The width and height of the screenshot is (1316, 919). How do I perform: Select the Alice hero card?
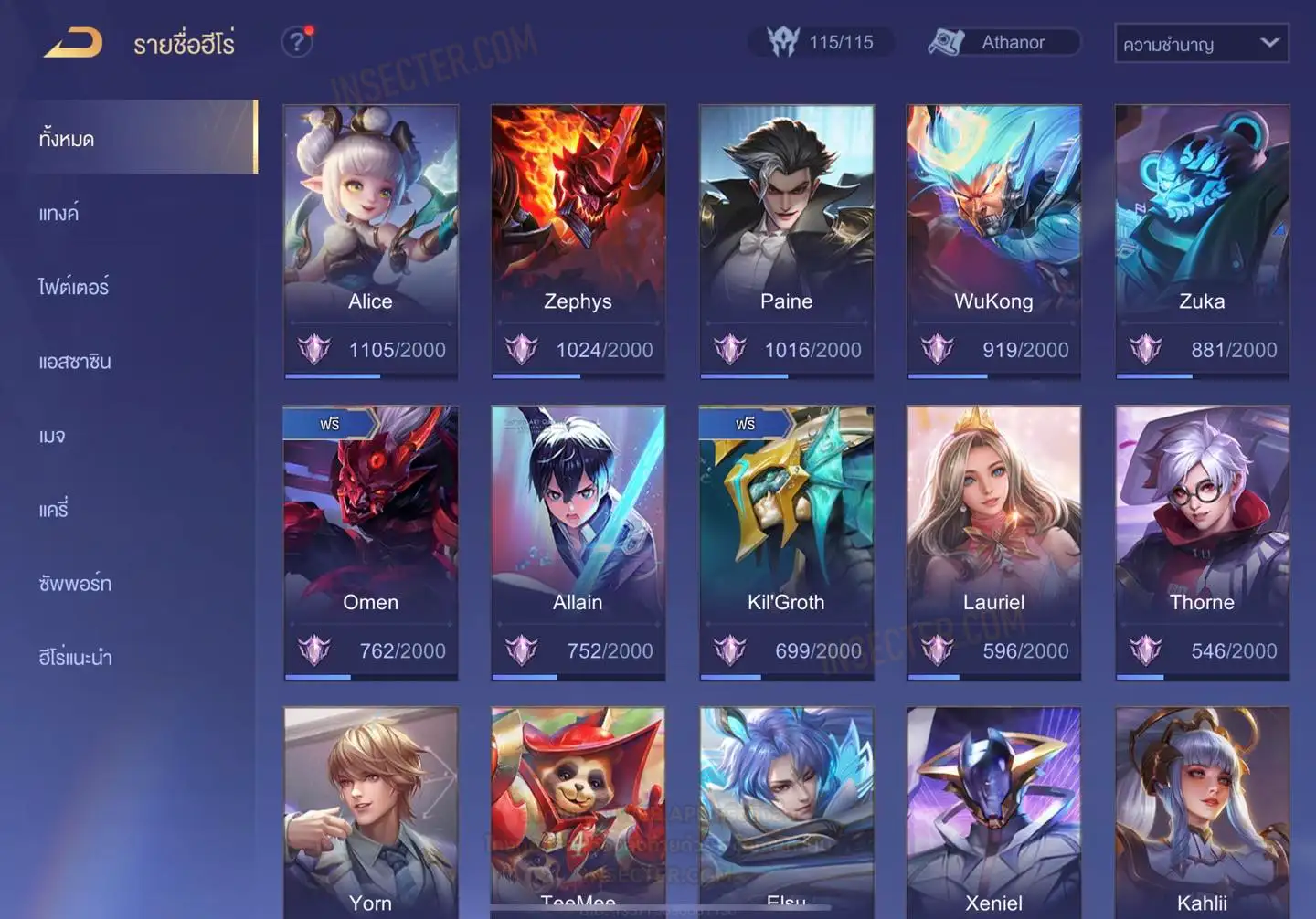point(370,239)
